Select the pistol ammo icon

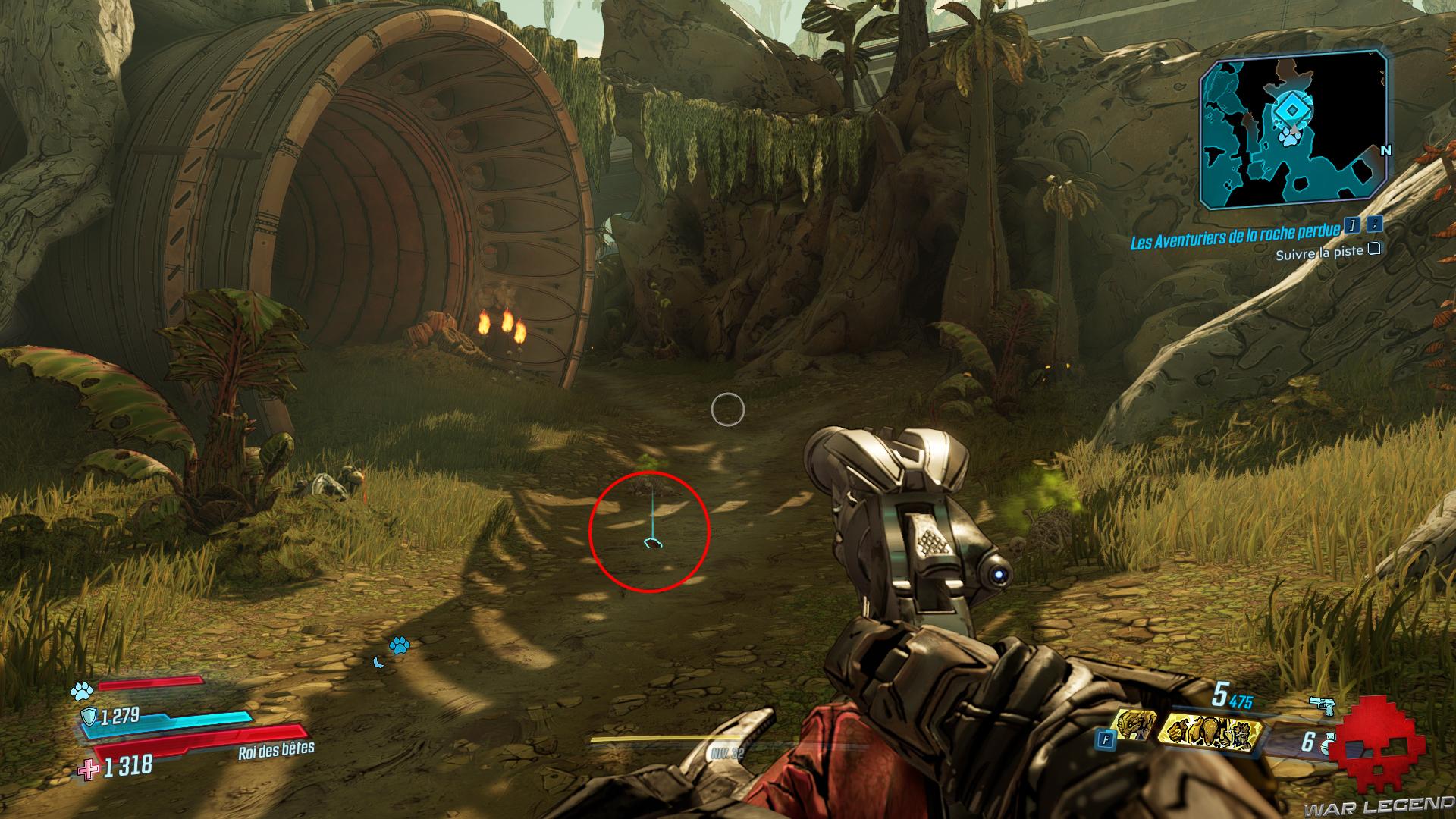point(1322,706)
